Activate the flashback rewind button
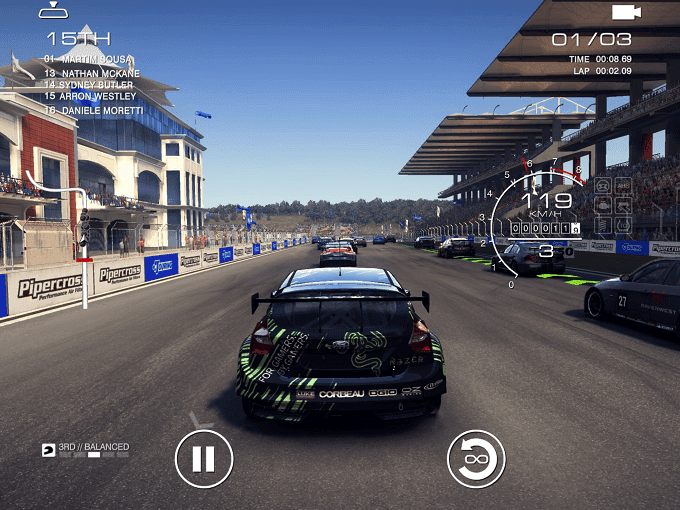This screenshot has width=680, height=510. click(476, 459)
